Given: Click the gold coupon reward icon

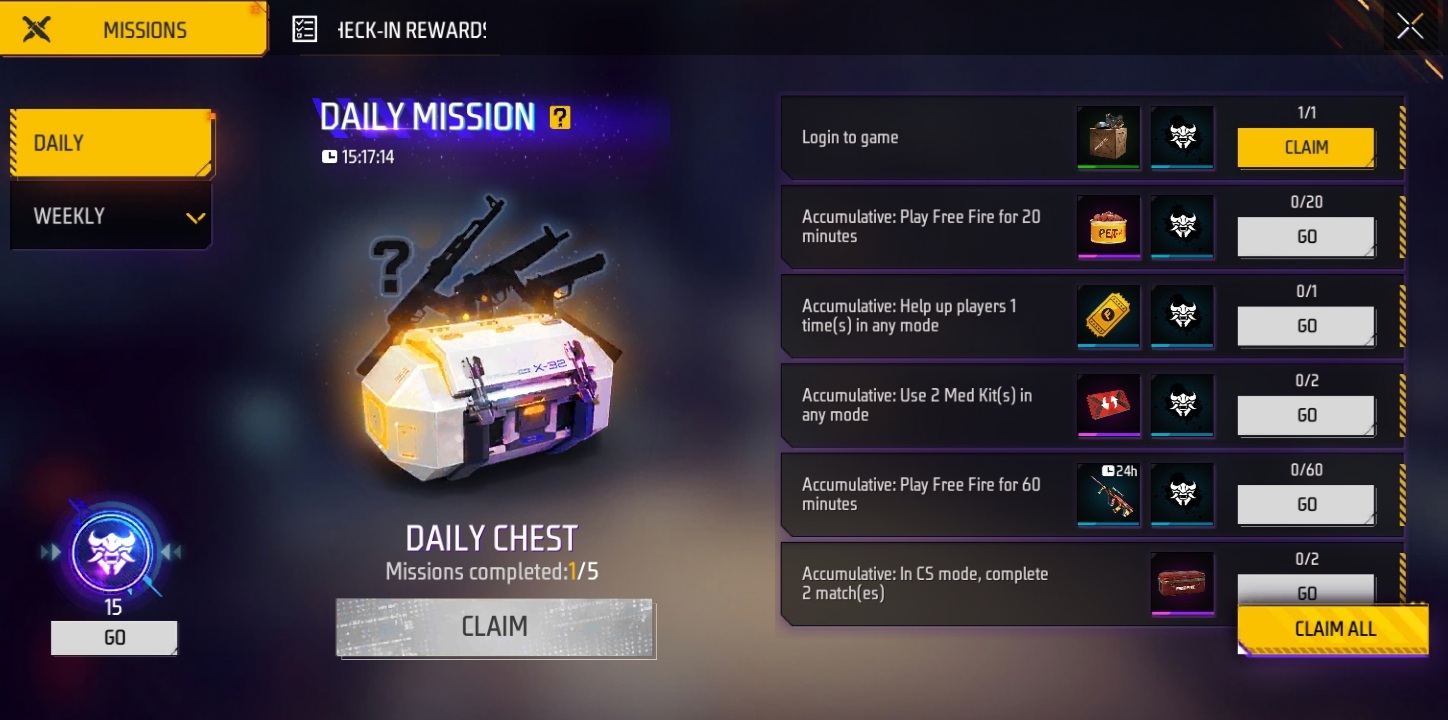Looking at the screenshot, I should point(1107,316).
